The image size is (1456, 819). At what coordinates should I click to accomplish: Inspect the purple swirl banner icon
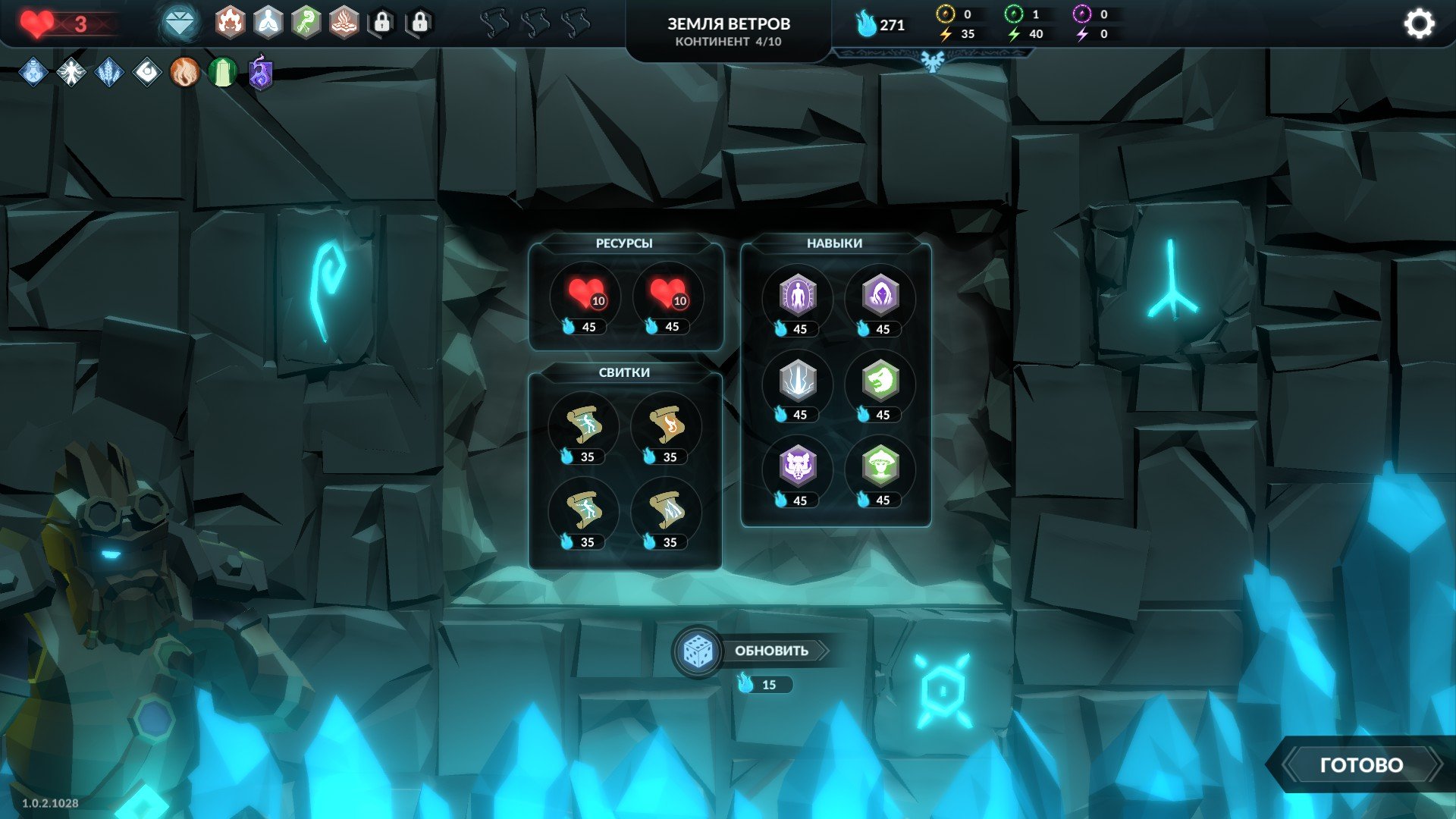(260, 74)
